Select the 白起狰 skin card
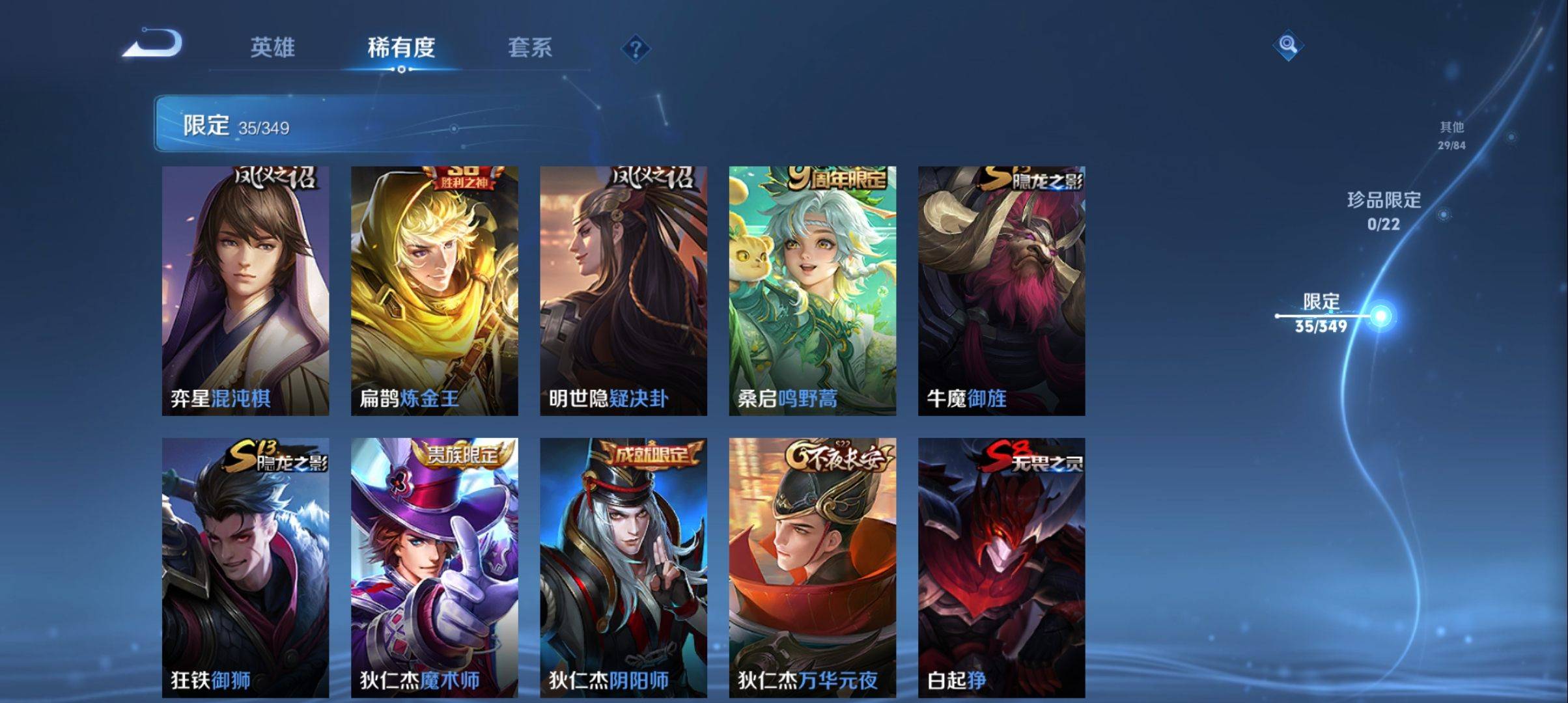 (x=1001, y=568)
